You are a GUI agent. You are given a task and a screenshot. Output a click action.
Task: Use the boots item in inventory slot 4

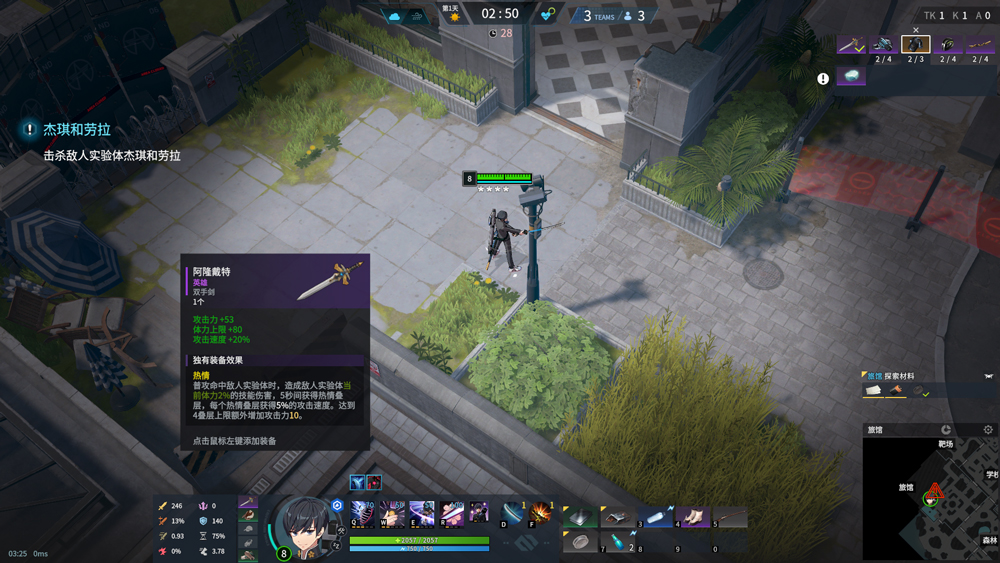tap(692, 516)
